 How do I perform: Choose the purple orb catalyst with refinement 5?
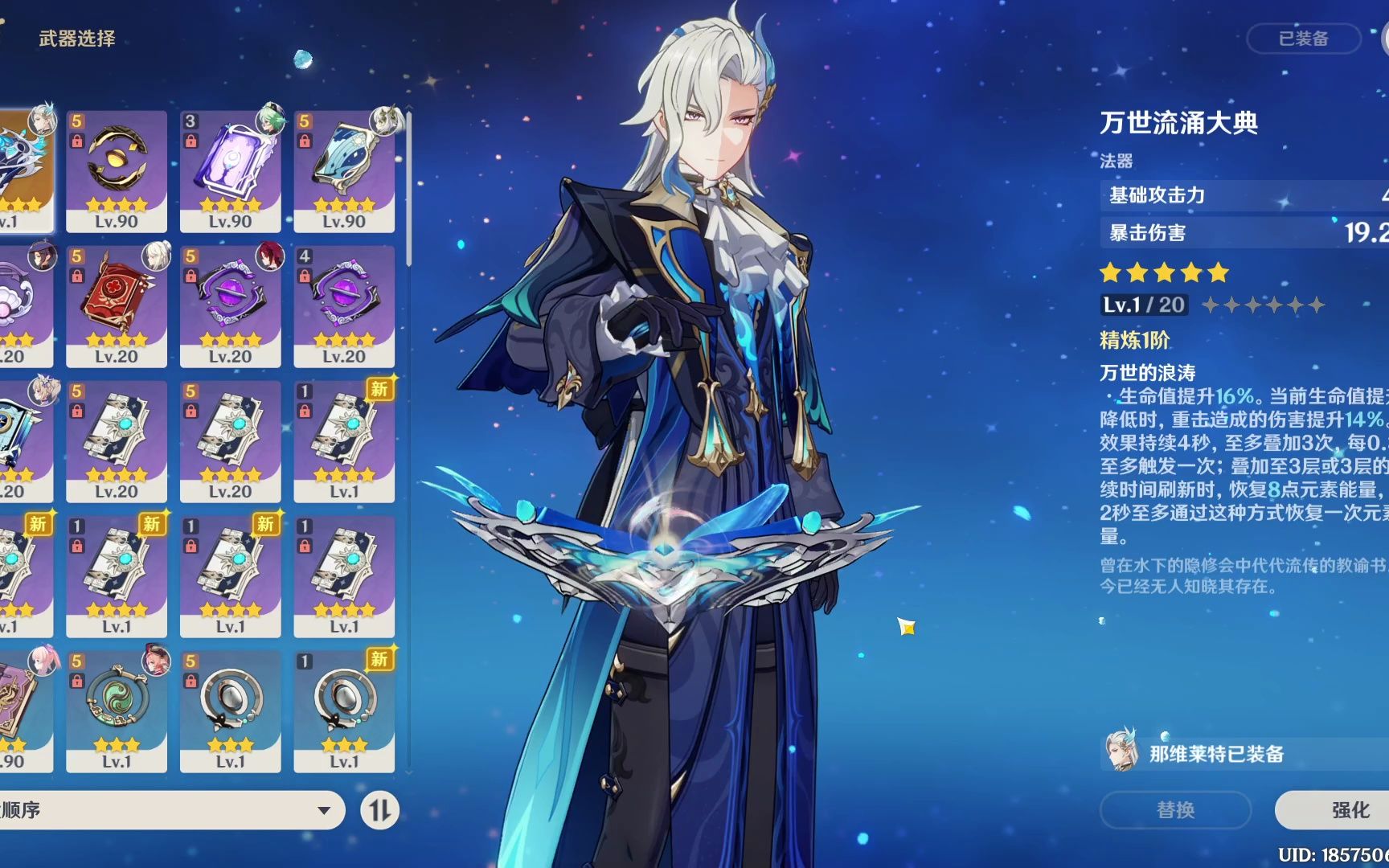tap(230, 306)
